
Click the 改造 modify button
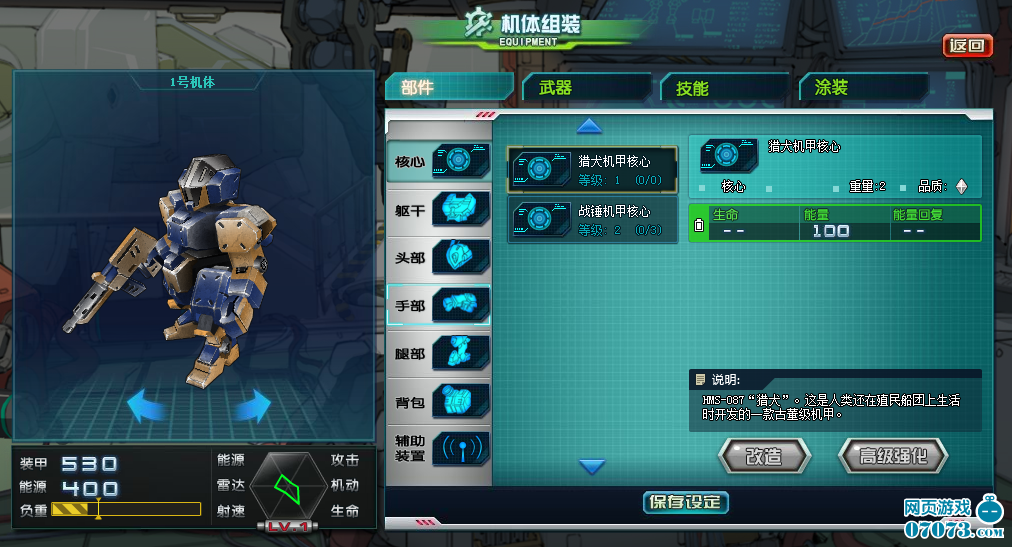coord(764,456)
